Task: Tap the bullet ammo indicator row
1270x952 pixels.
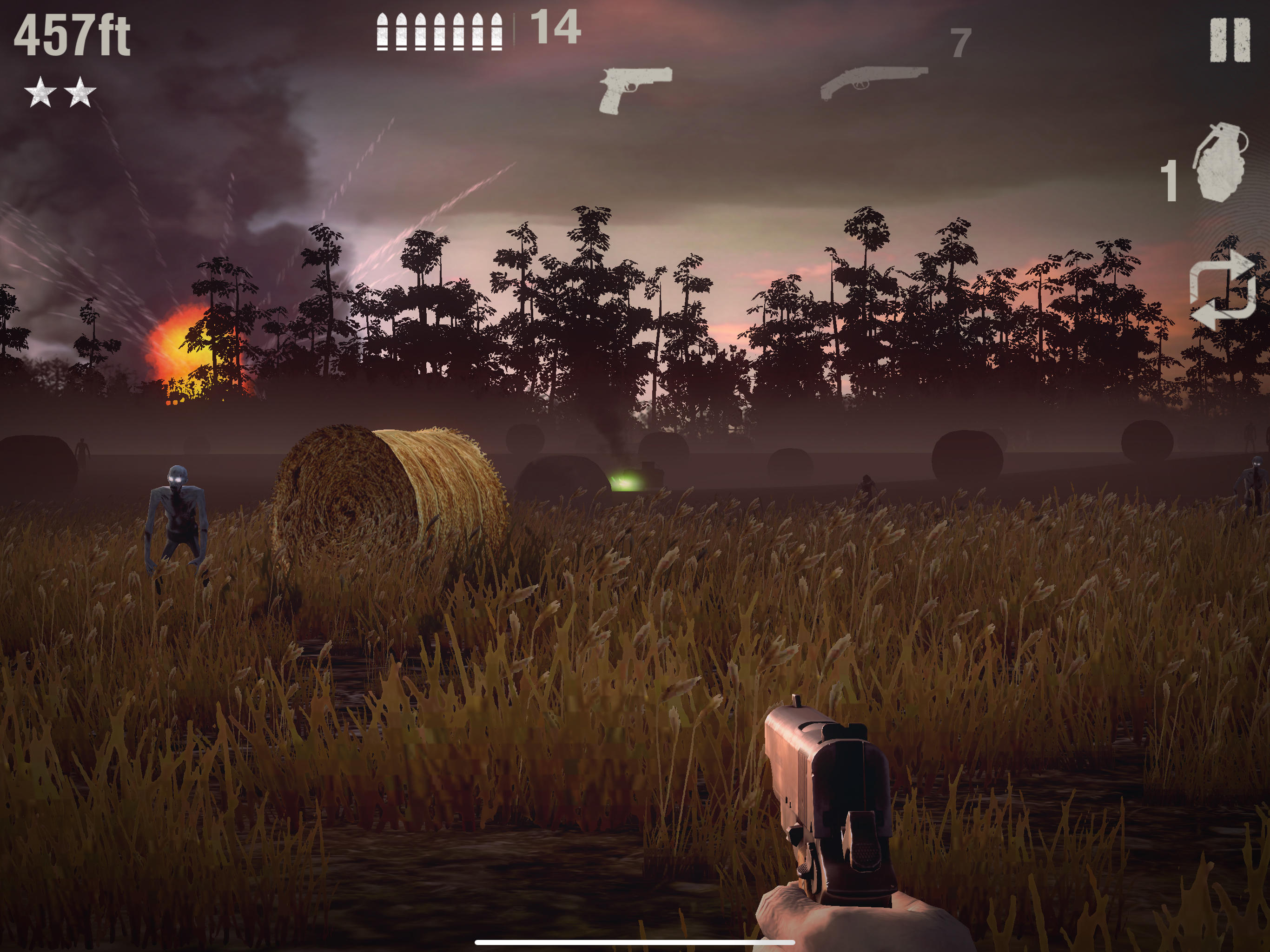Action: (x=439, y=33)
